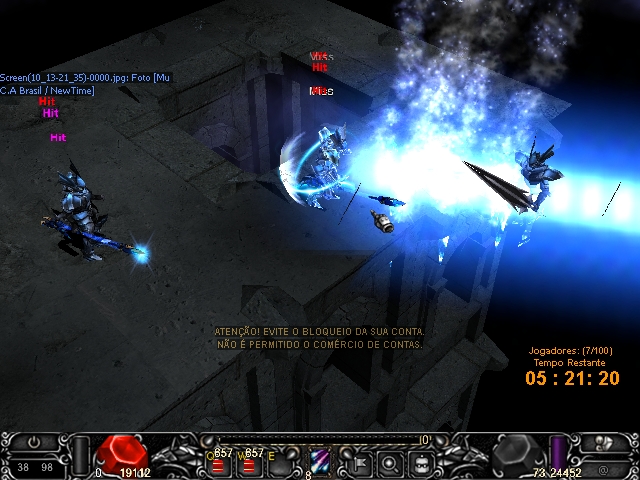Click the magnifying glass button

tap(390, 463)
